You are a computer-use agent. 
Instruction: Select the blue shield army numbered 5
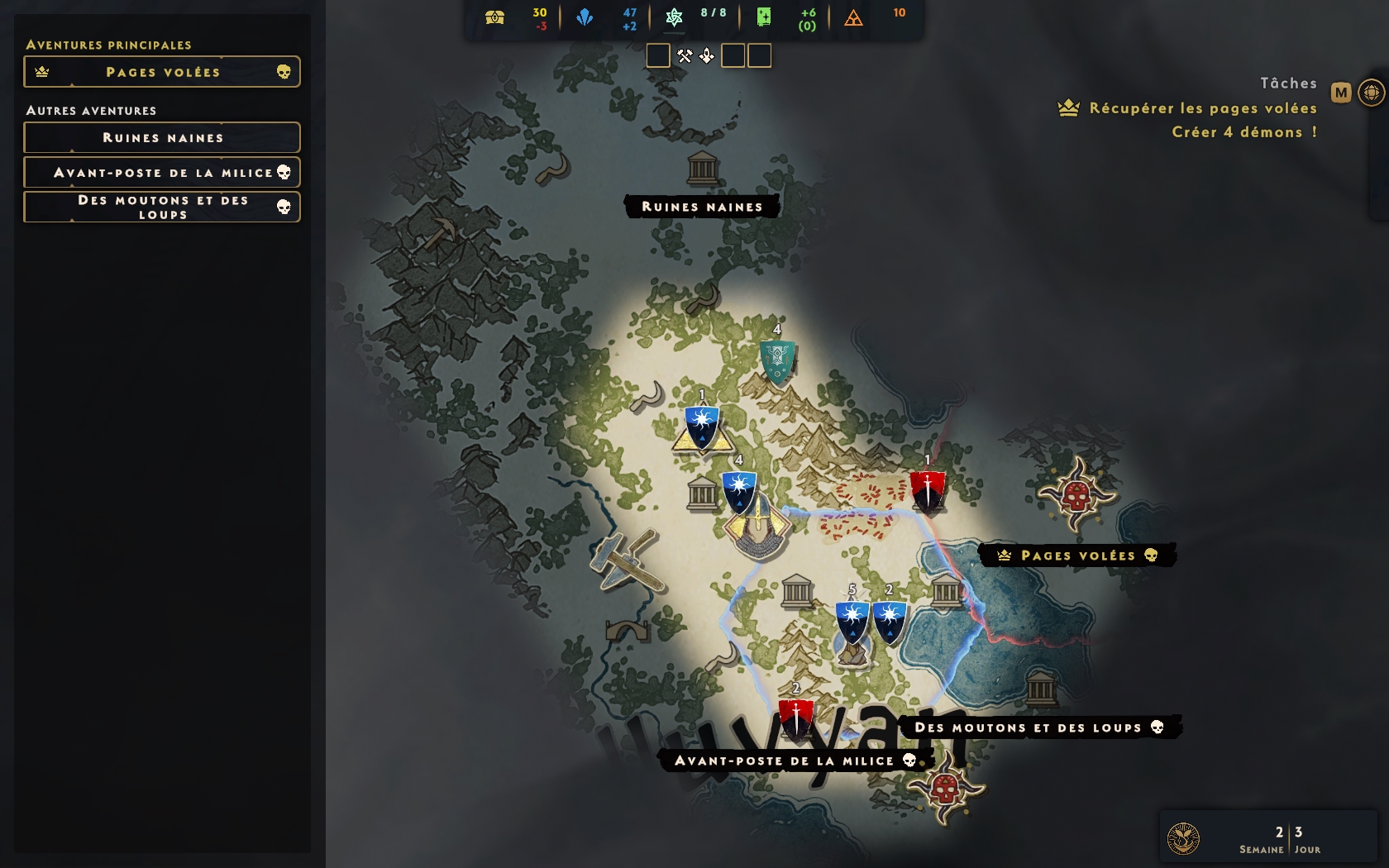pyautogui.click(x=852, y=622)
